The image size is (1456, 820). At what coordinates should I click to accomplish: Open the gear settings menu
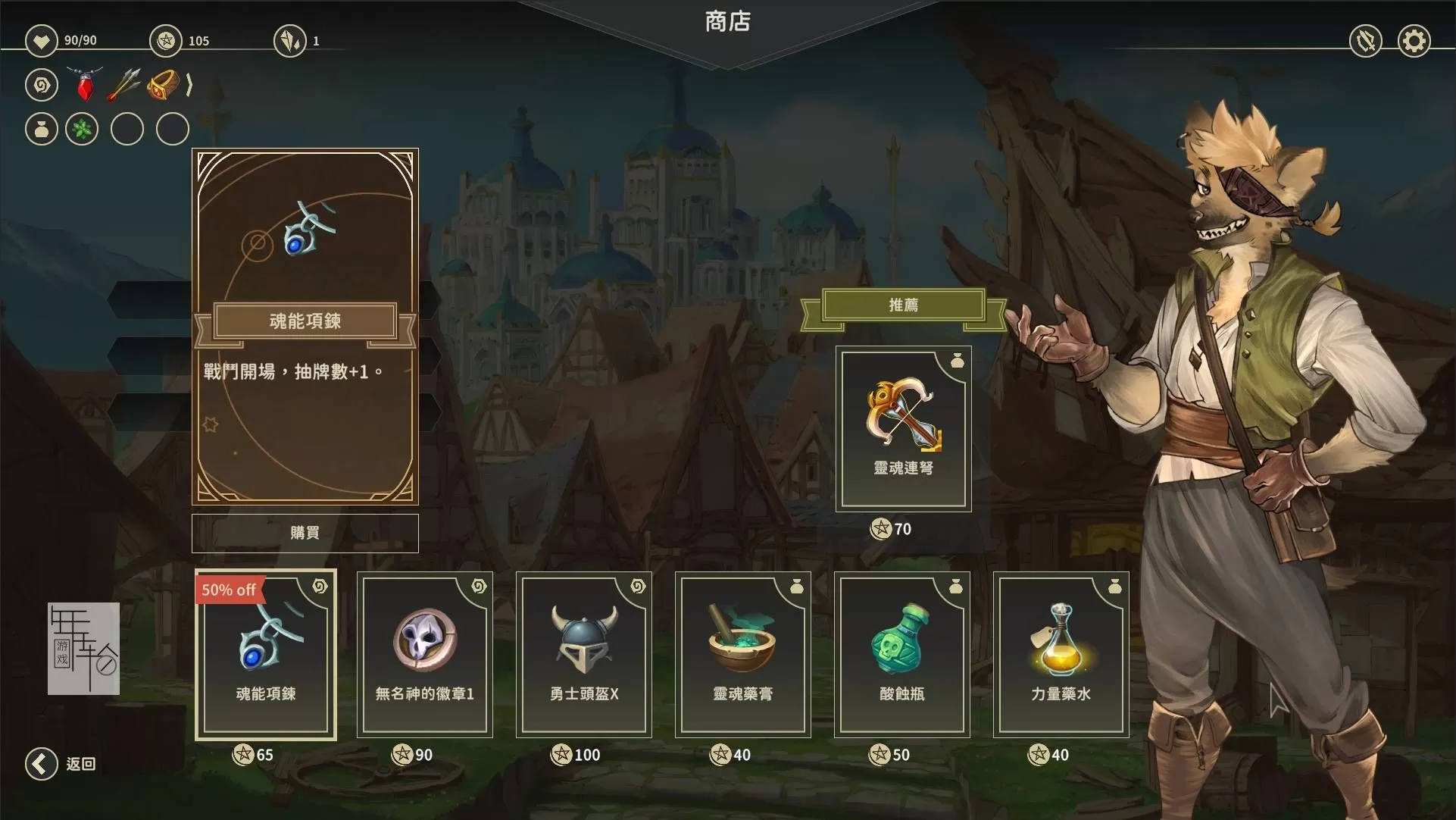[1414, 41]
